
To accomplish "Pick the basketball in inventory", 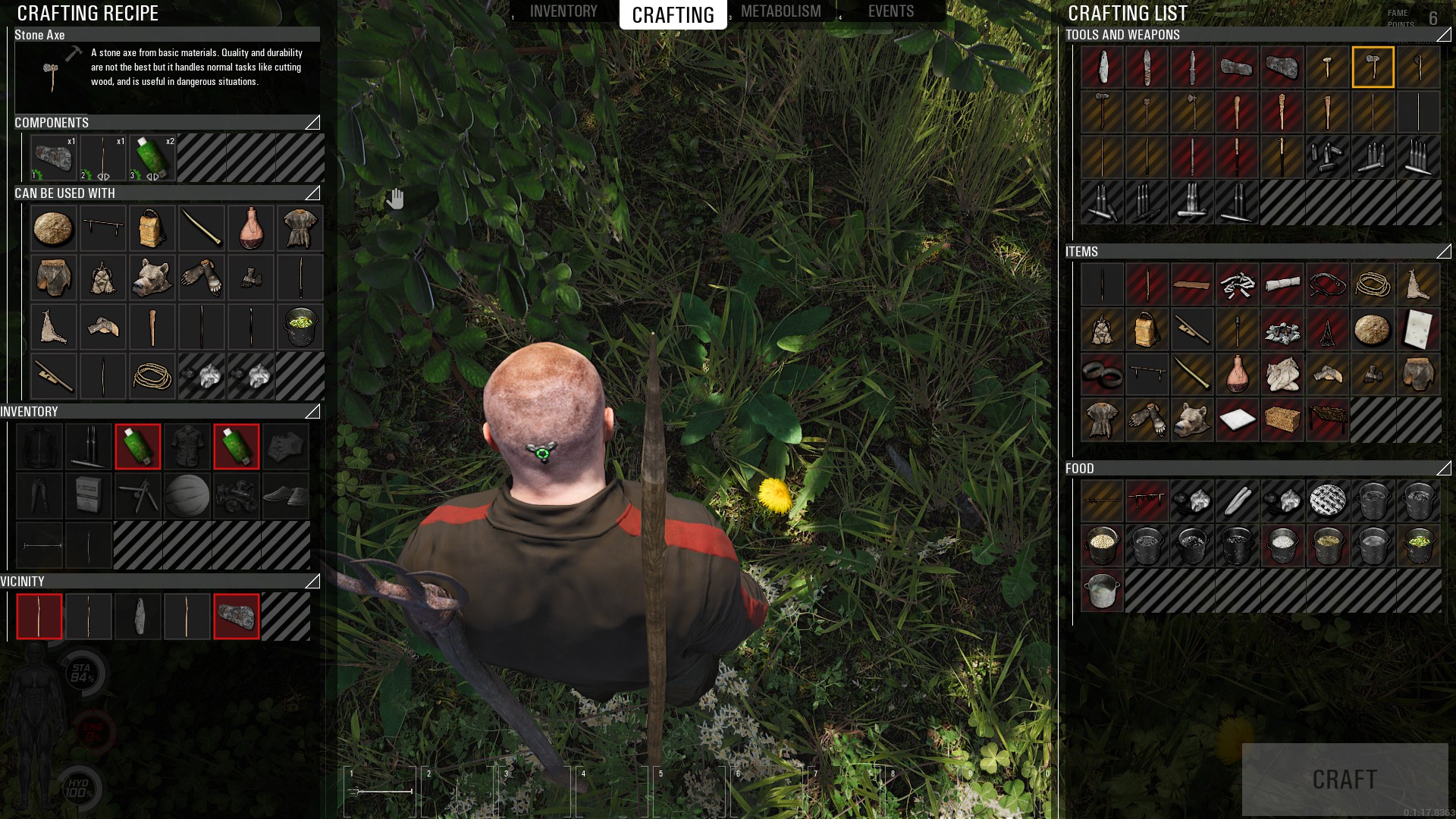I will [x=187, y=496].
